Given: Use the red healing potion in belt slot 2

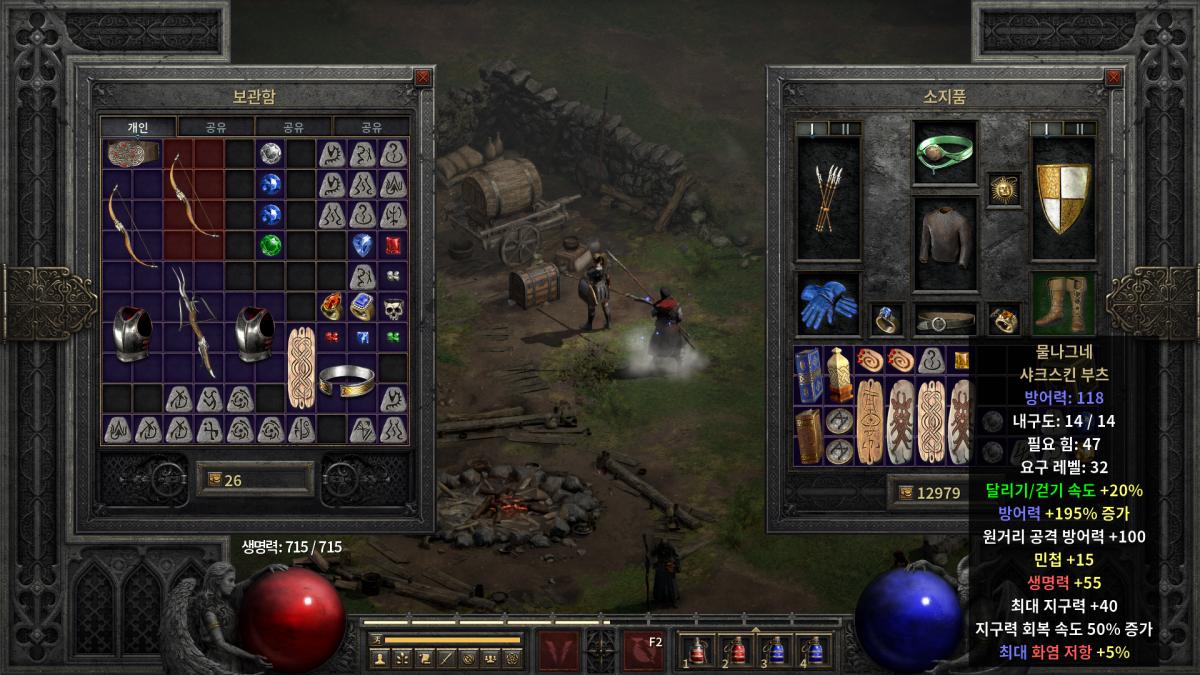Looking at the screenshot, I should [737, 650].
